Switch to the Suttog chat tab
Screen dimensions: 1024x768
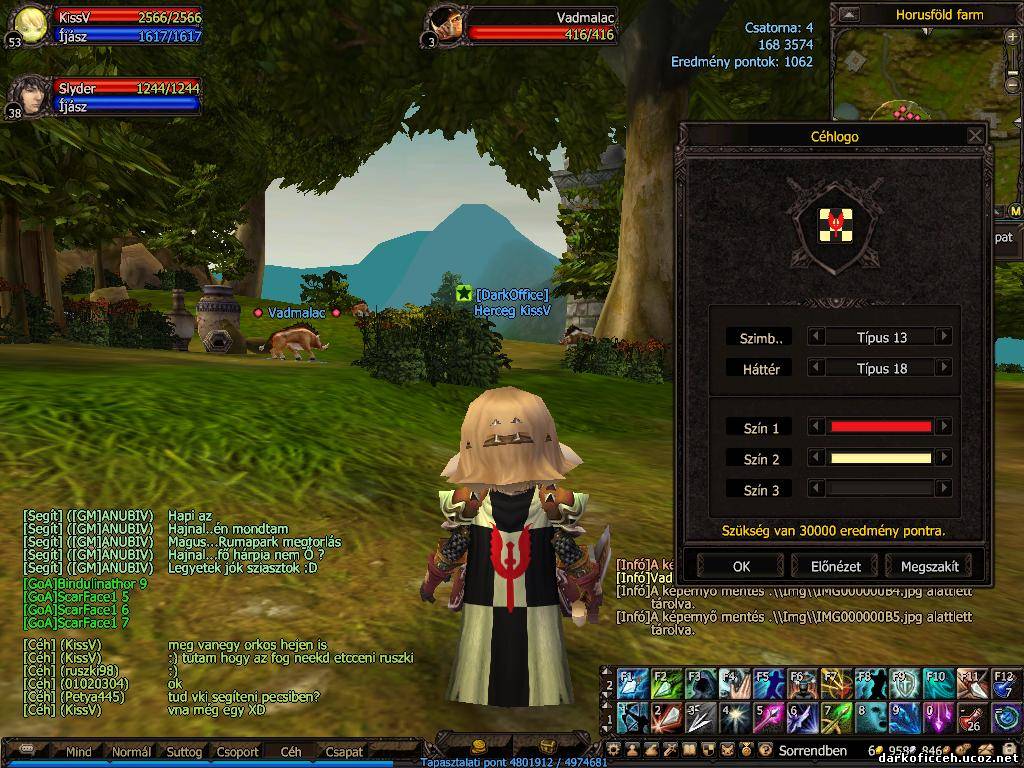pos(184,752)
